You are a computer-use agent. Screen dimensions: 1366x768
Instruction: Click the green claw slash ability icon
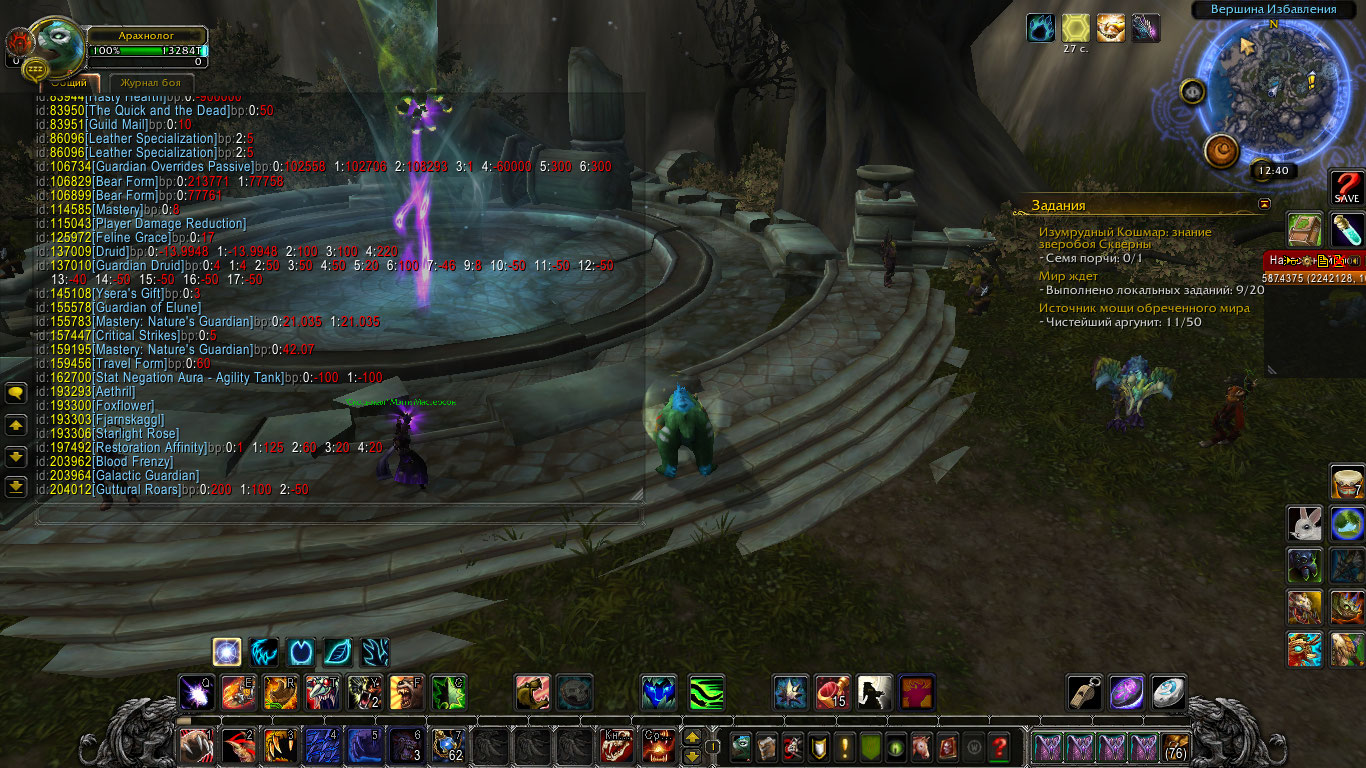(706, 692)
